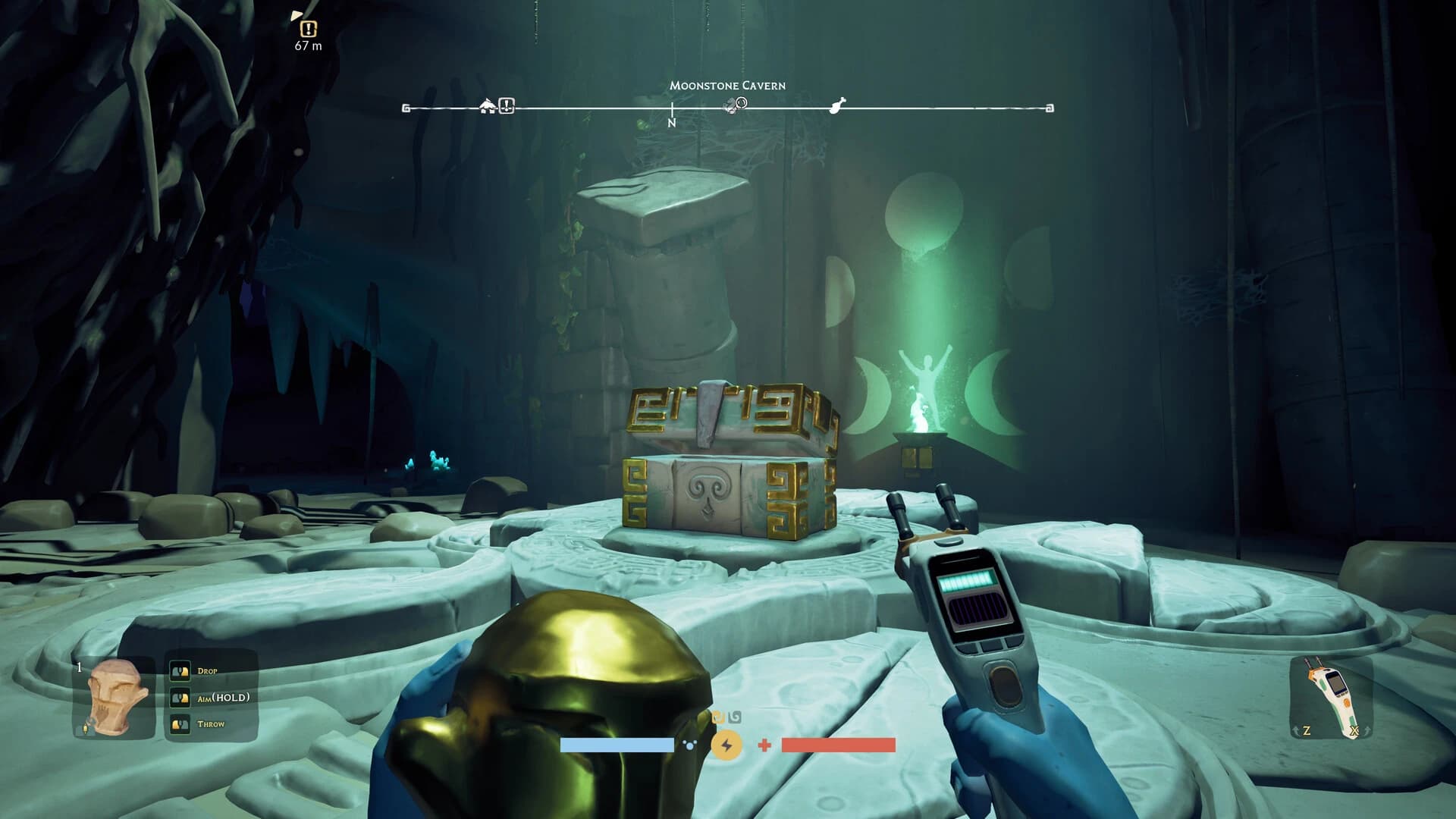Click the mouse-button icon beside Drop
The image size is (1456, 819).
[x=180, y=670]
